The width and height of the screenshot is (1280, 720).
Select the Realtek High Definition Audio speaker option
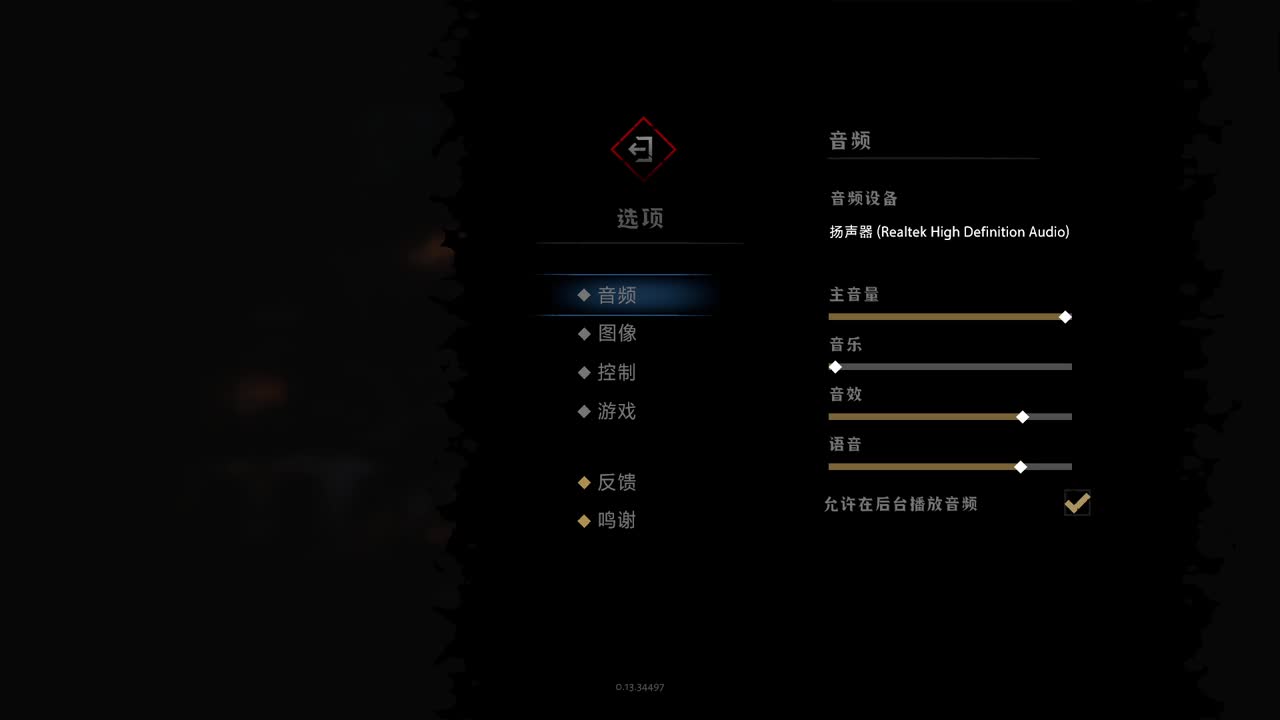pos(949,231)
